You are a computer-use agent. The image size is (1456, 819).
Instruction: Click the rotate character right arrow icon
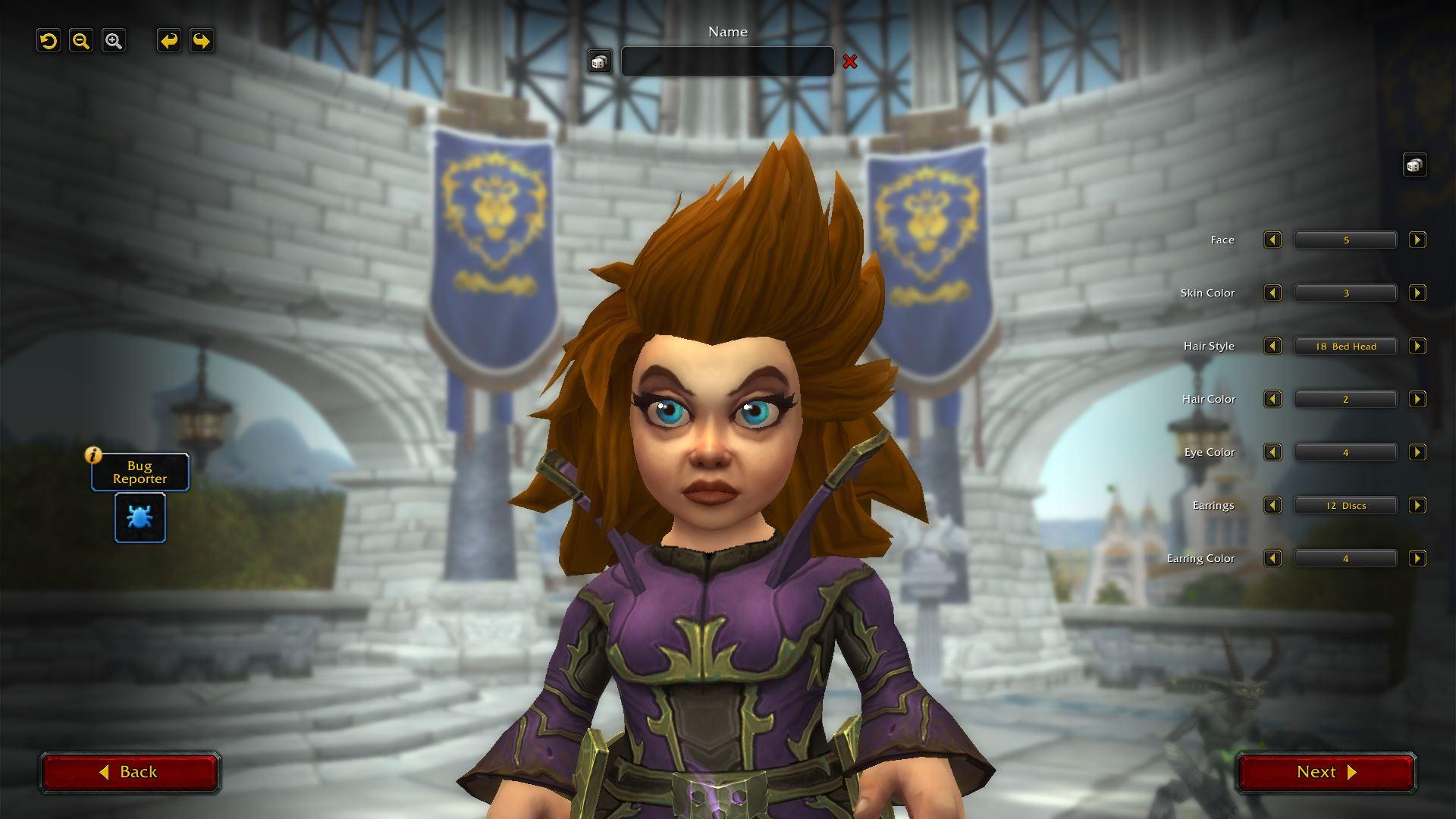pos(200,40)
